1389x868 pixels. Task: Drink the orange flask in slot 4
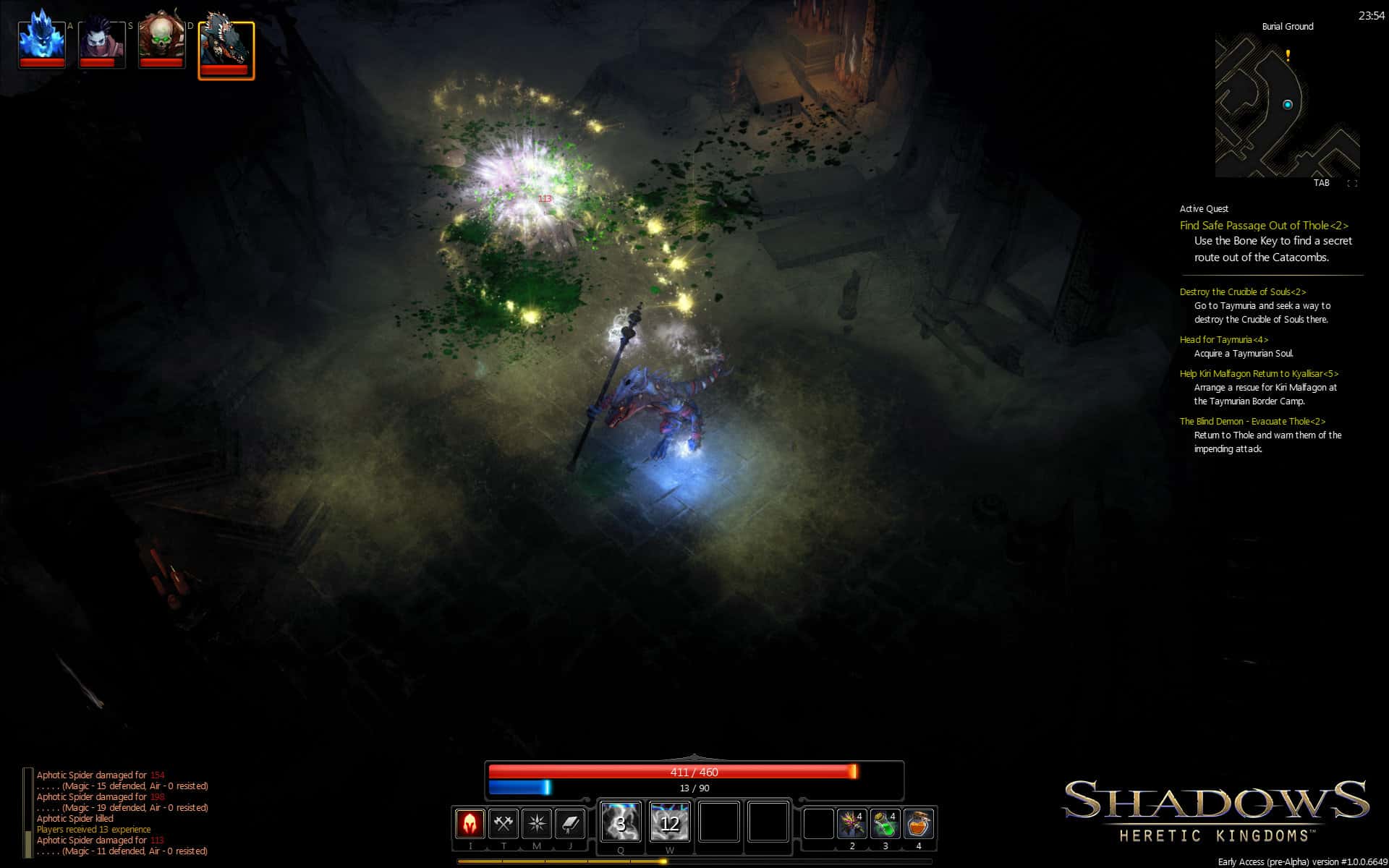pyautogui.click(x=917, y=825)
